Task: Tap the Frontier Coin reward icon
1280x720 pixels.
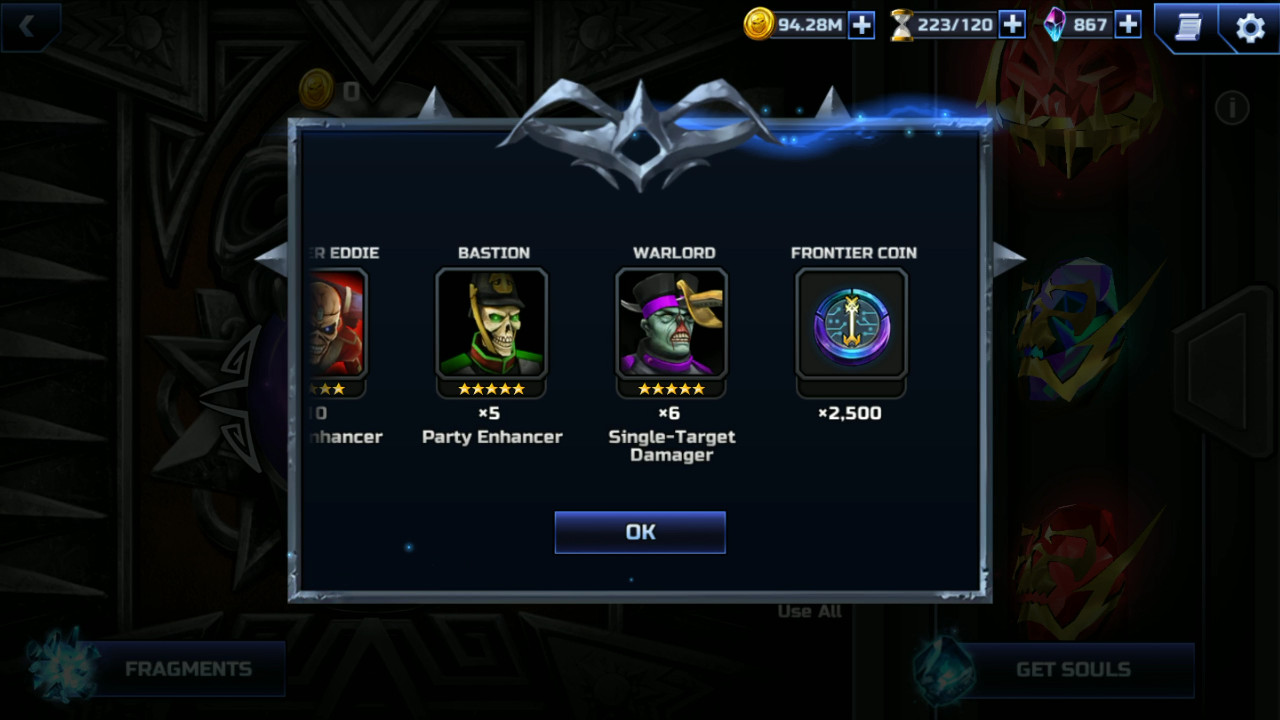Action: tap(852, 323)
